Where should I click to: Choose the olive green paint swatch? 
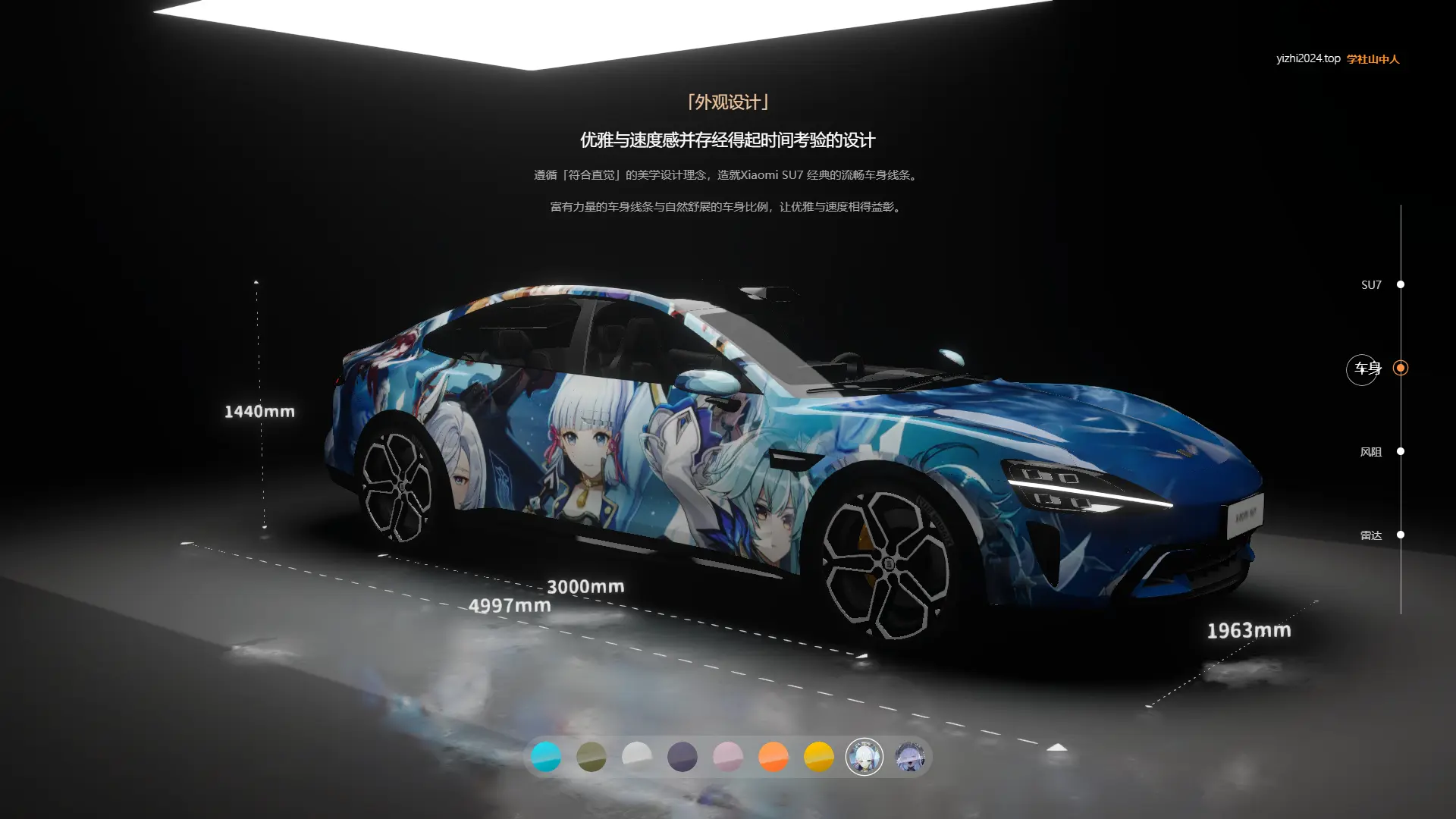click(x=591, y=757)
